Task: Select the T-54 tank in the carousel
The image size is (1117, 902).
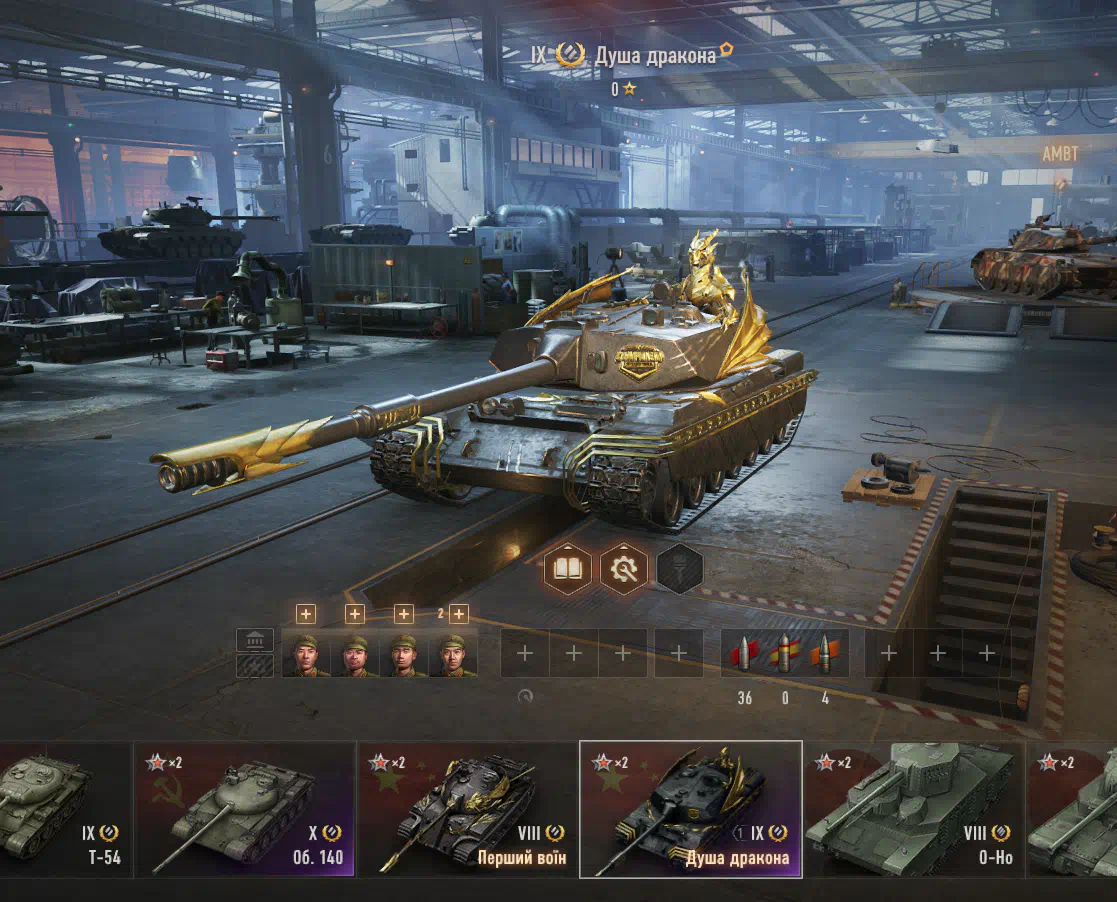Action: pyautogui.click(x=60, y=809)
